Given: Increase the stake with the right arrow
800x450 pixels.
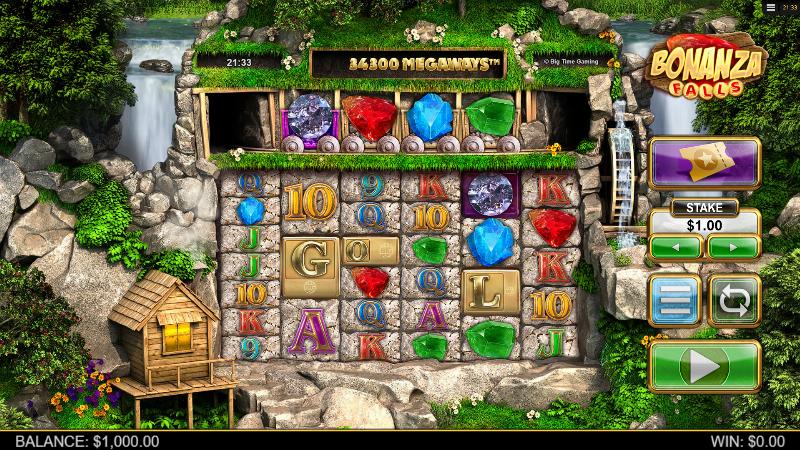Looking at the screenshot, I should [735, 246].
